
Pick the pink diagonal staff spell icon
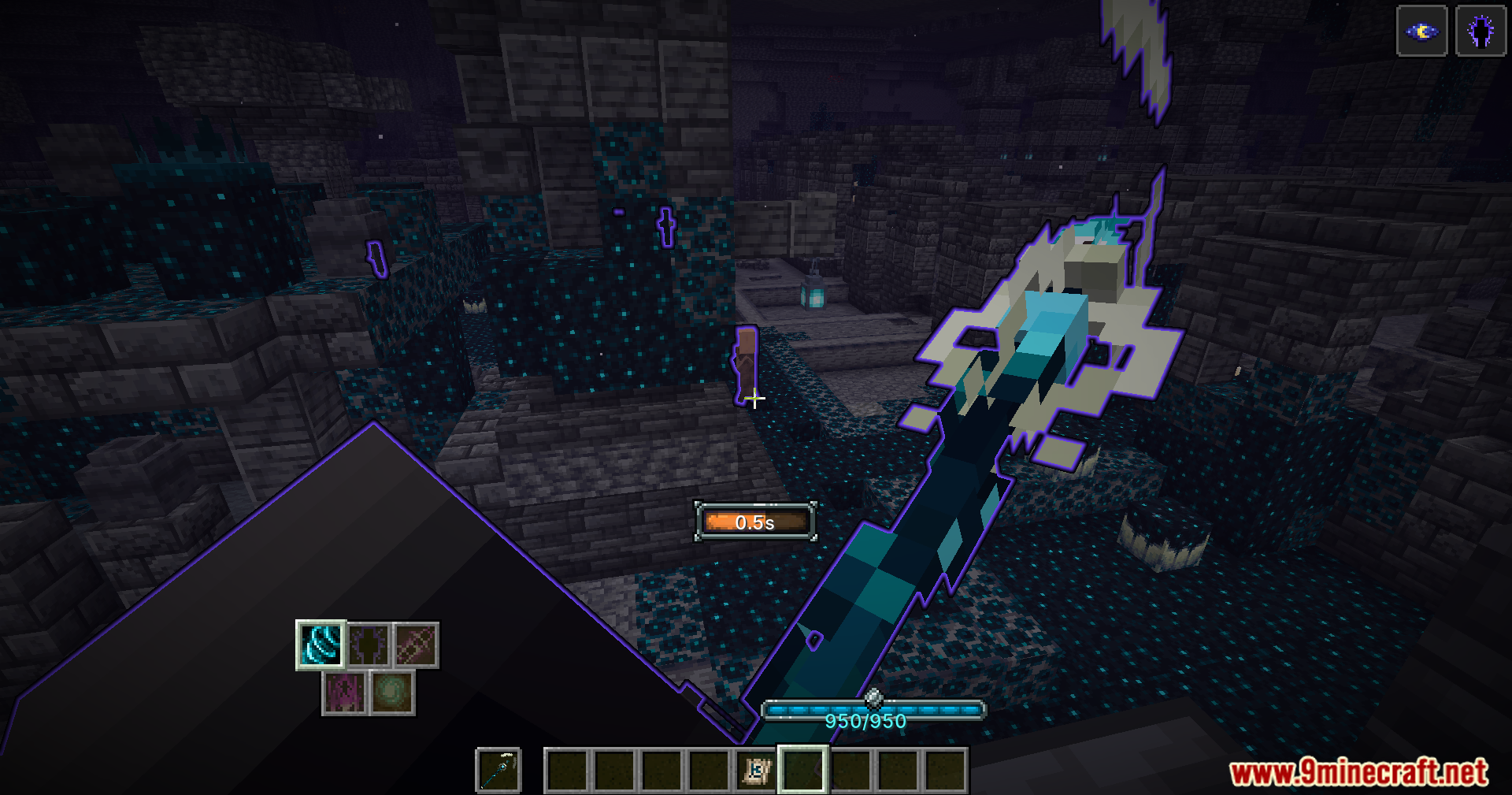[416, 645]
